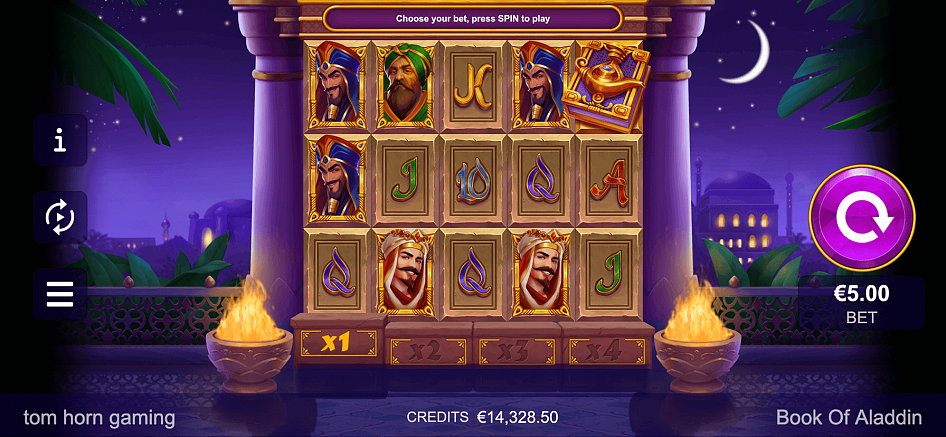The height and width of the screenshot is (437, 946).
Task: Open the hamburger menu
Action: 60,294
